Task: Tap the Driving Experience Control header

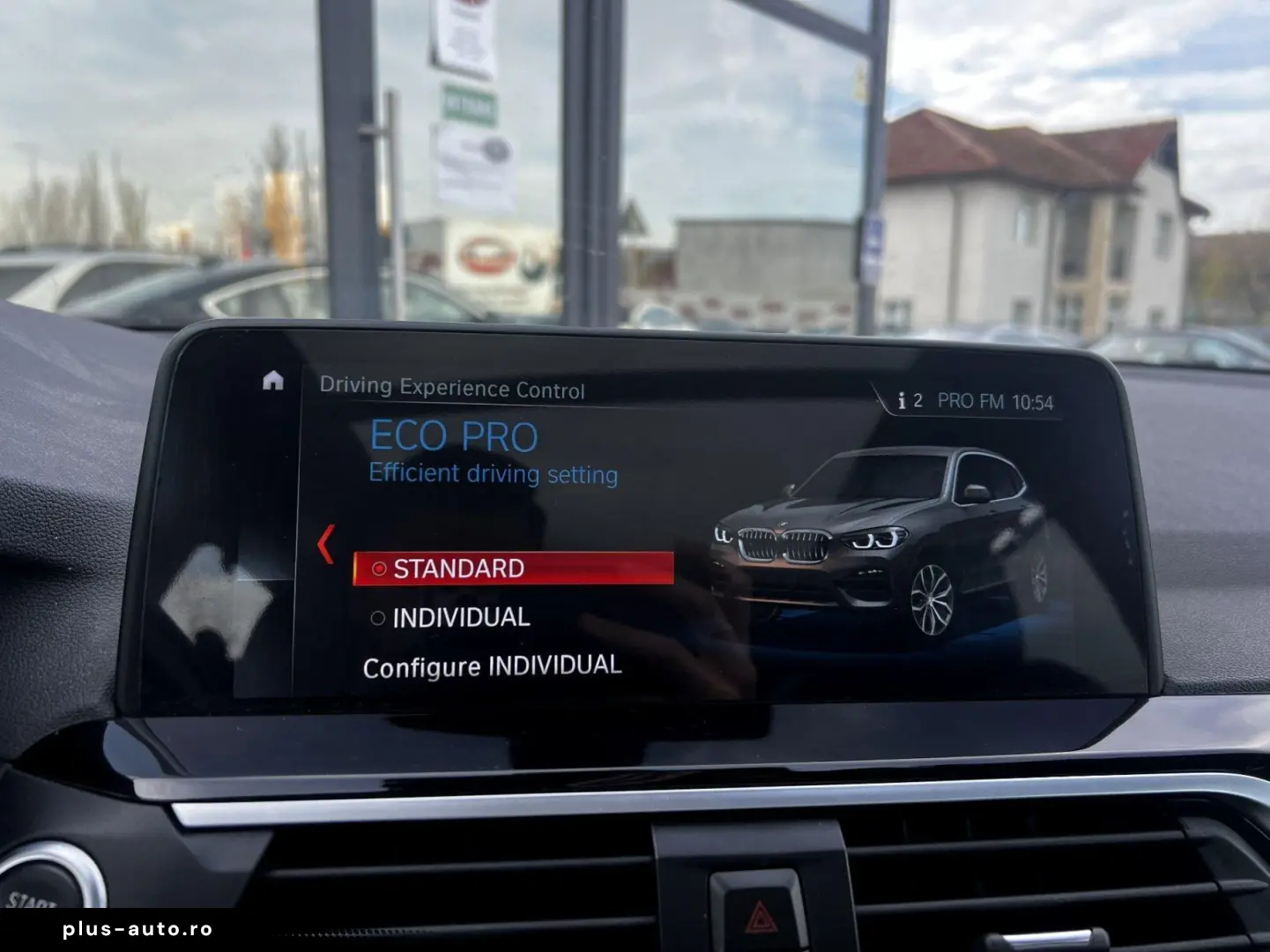Action: (454, 389)
